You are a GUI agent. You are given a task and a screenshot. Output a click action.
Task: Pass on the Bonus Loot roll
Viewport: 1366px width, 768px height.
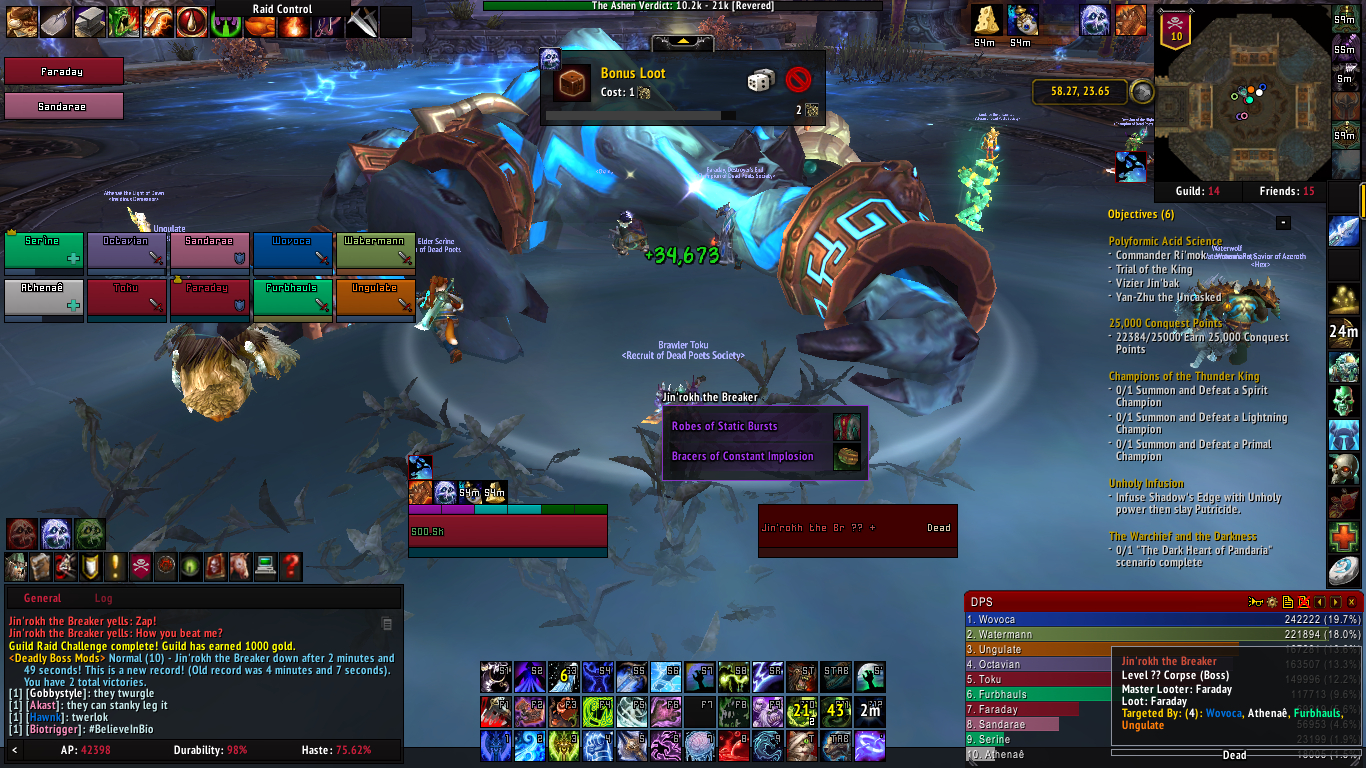point(798,79)
